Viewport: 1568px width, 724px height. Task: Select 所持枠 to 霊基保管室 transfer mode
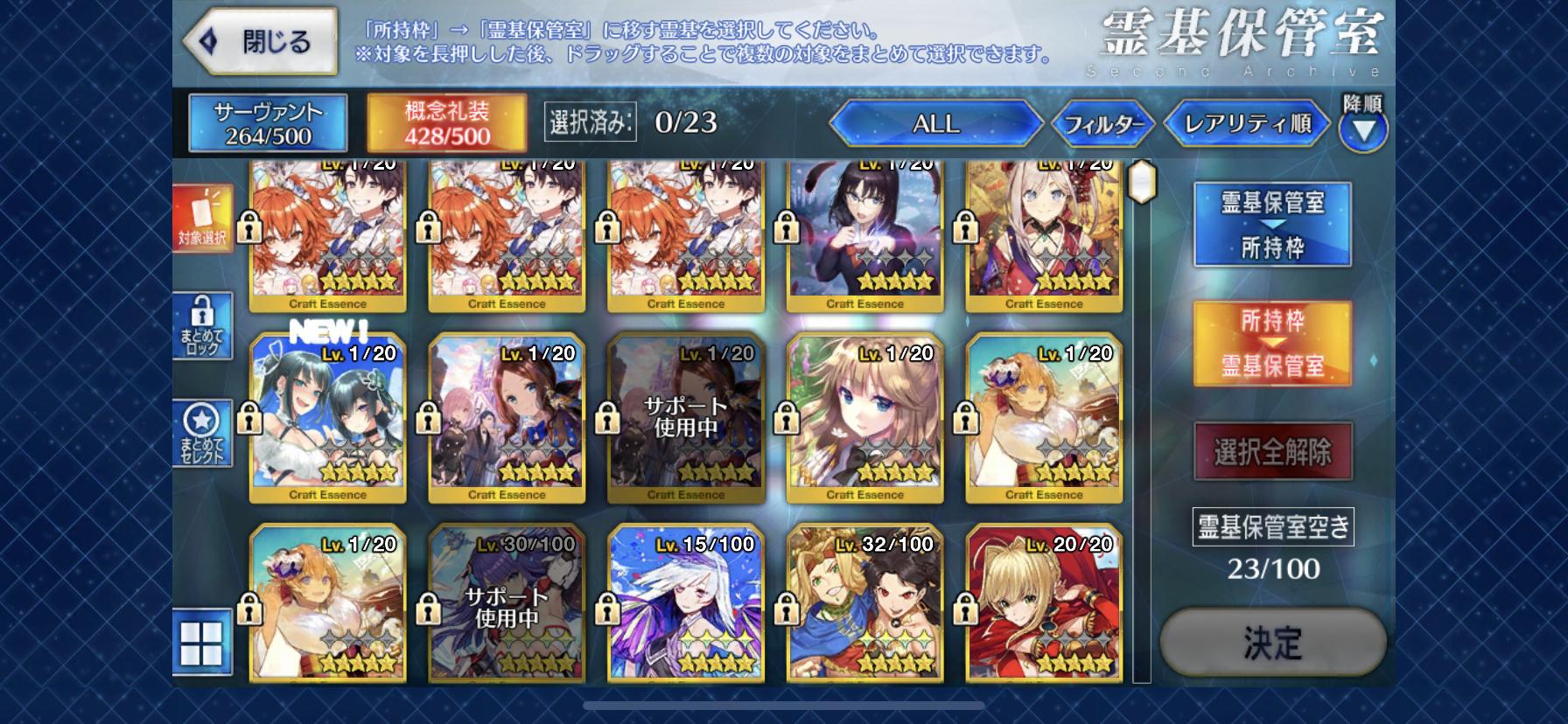(x=1272, y=344)
